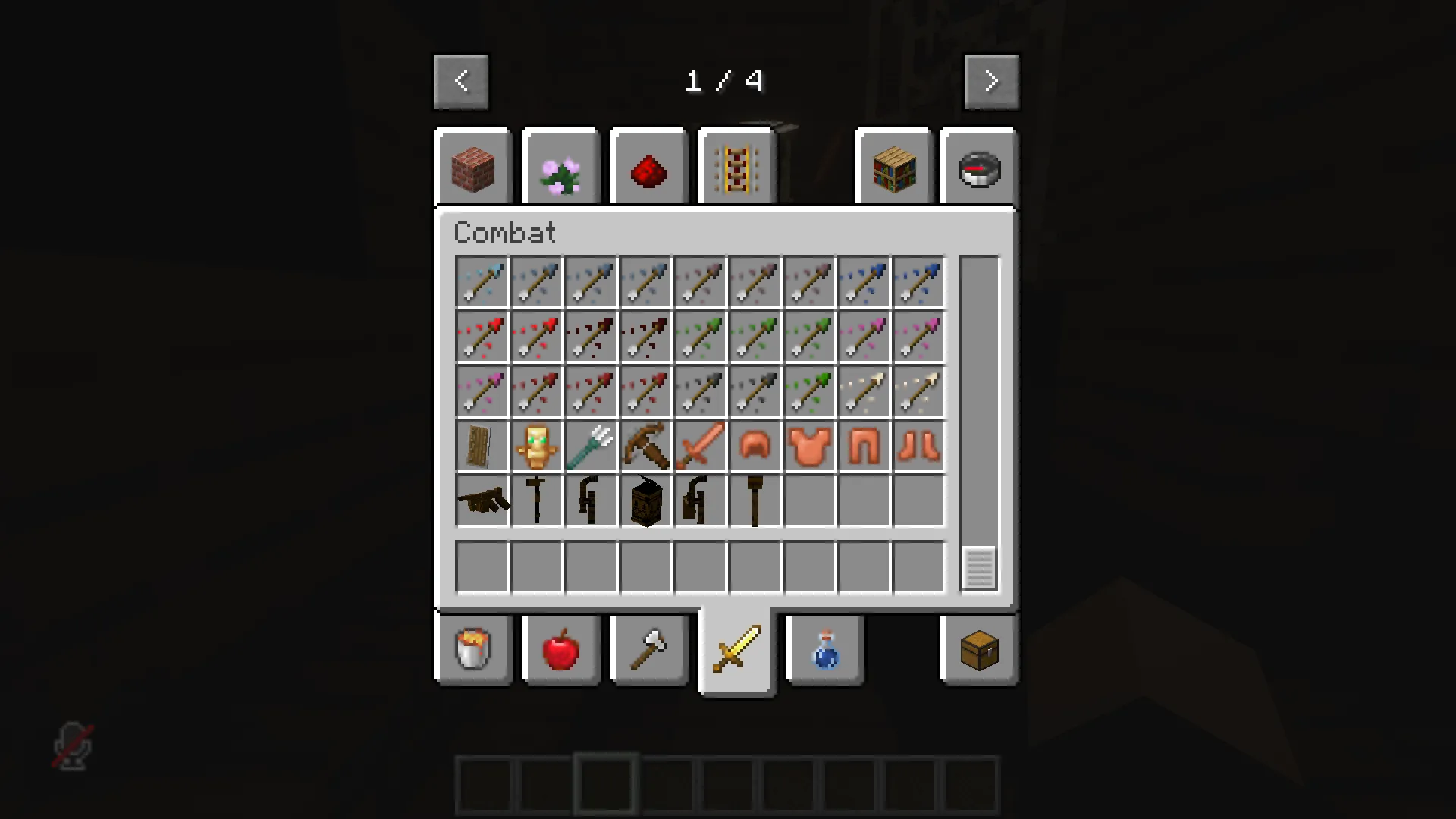Pick up the Totem of Undying
The image size is (1456, 819).
tap(536, 446)
